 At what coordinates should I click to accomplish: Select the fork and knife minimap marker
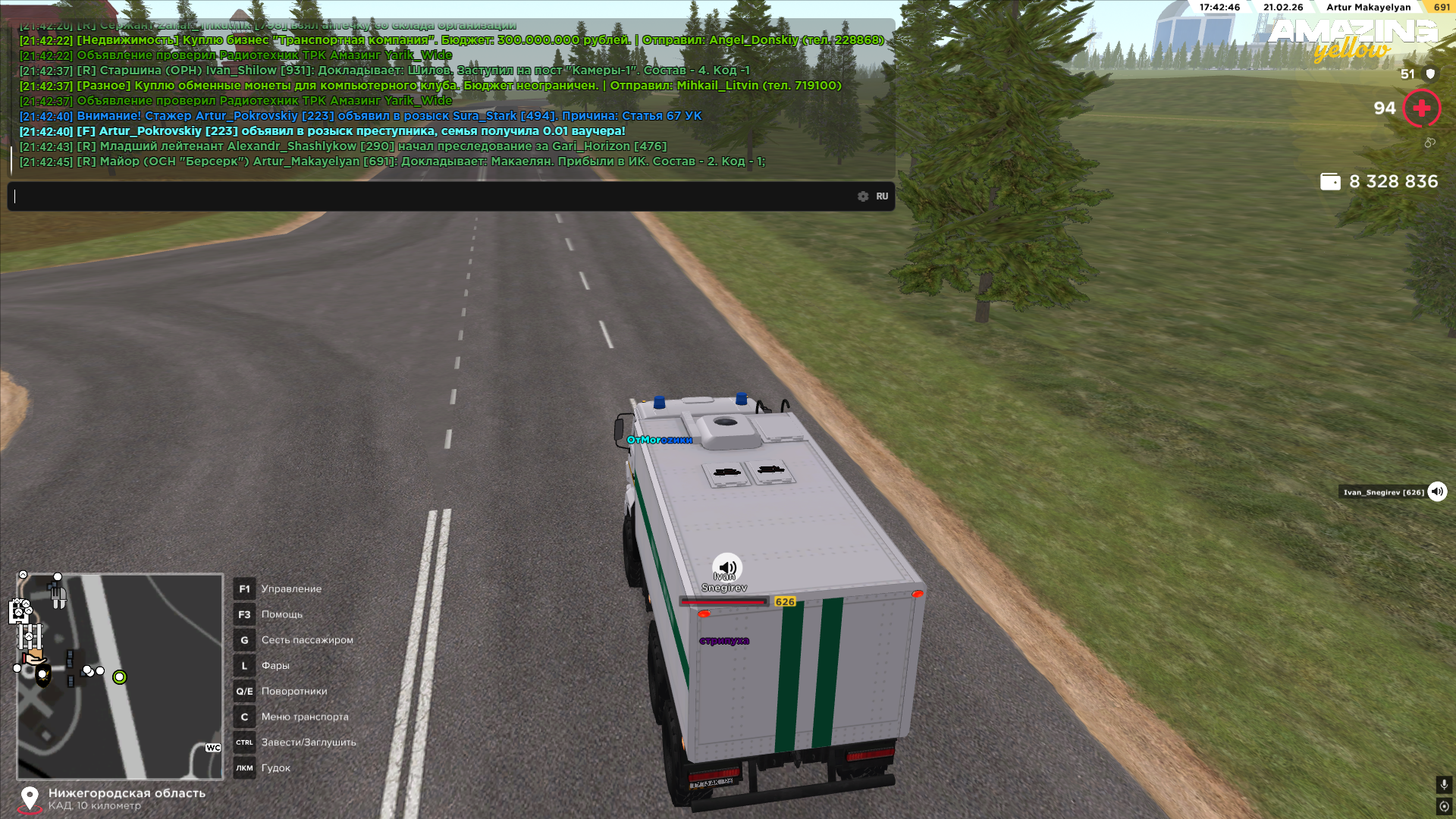(x=58, y=597)
